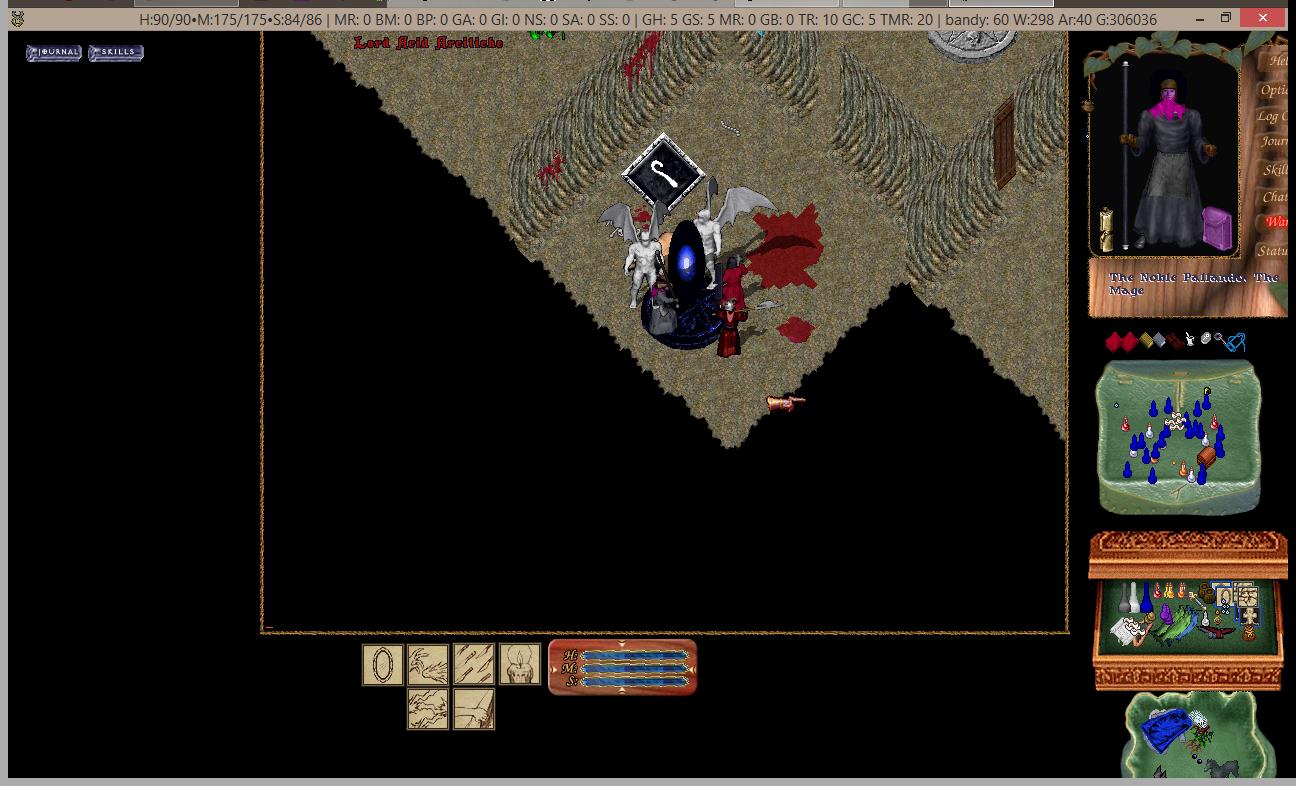The width and height of the screenshot is (1296, 786).
Task: Click the white mortar and pestle icon
Action: pos(1190,340)
